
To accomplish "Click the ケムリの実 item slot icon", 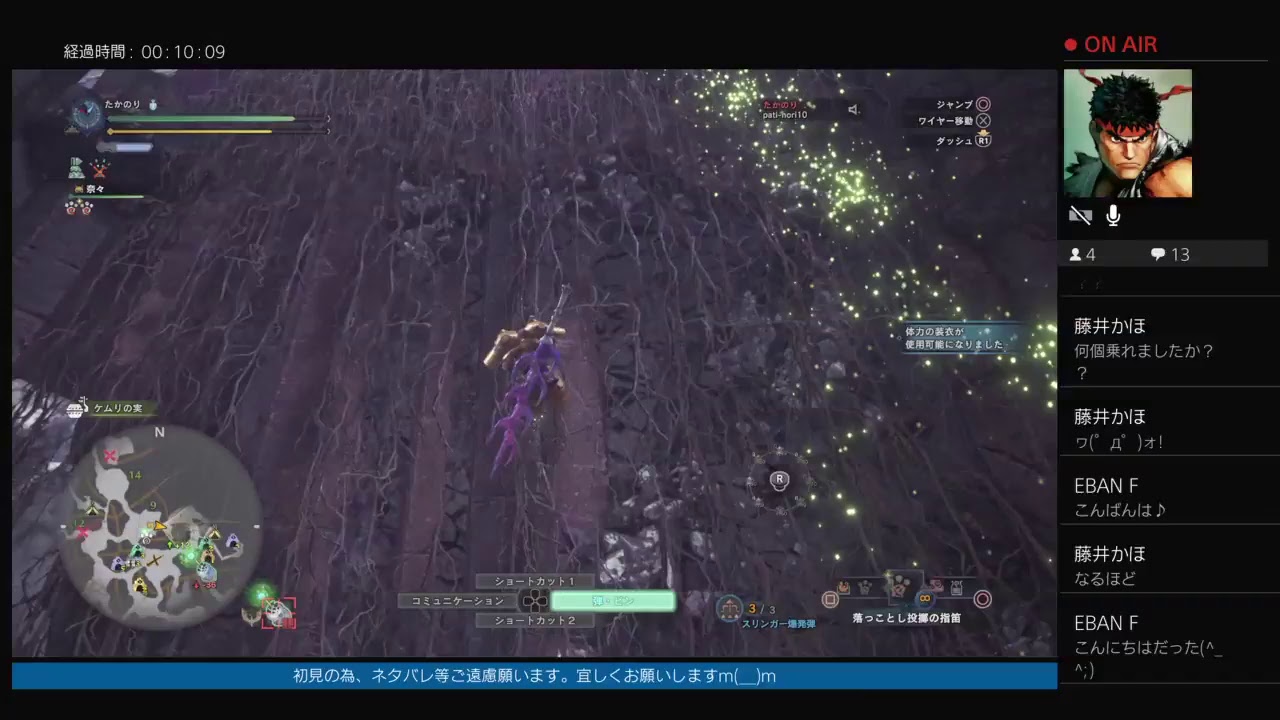I will point(74,408).
